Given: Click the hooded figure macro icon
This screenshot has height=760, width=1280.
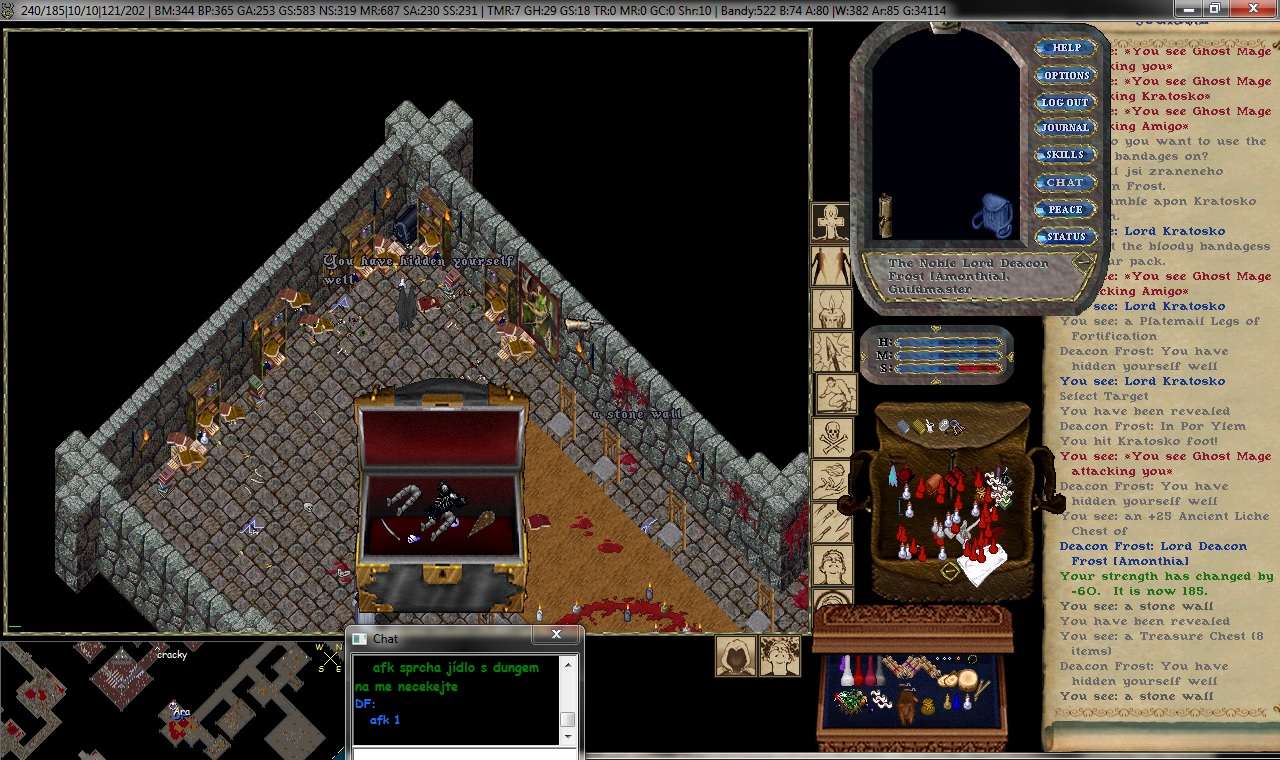Looking at the screenshot, I should pyautogui.click(x=736, y=655).
